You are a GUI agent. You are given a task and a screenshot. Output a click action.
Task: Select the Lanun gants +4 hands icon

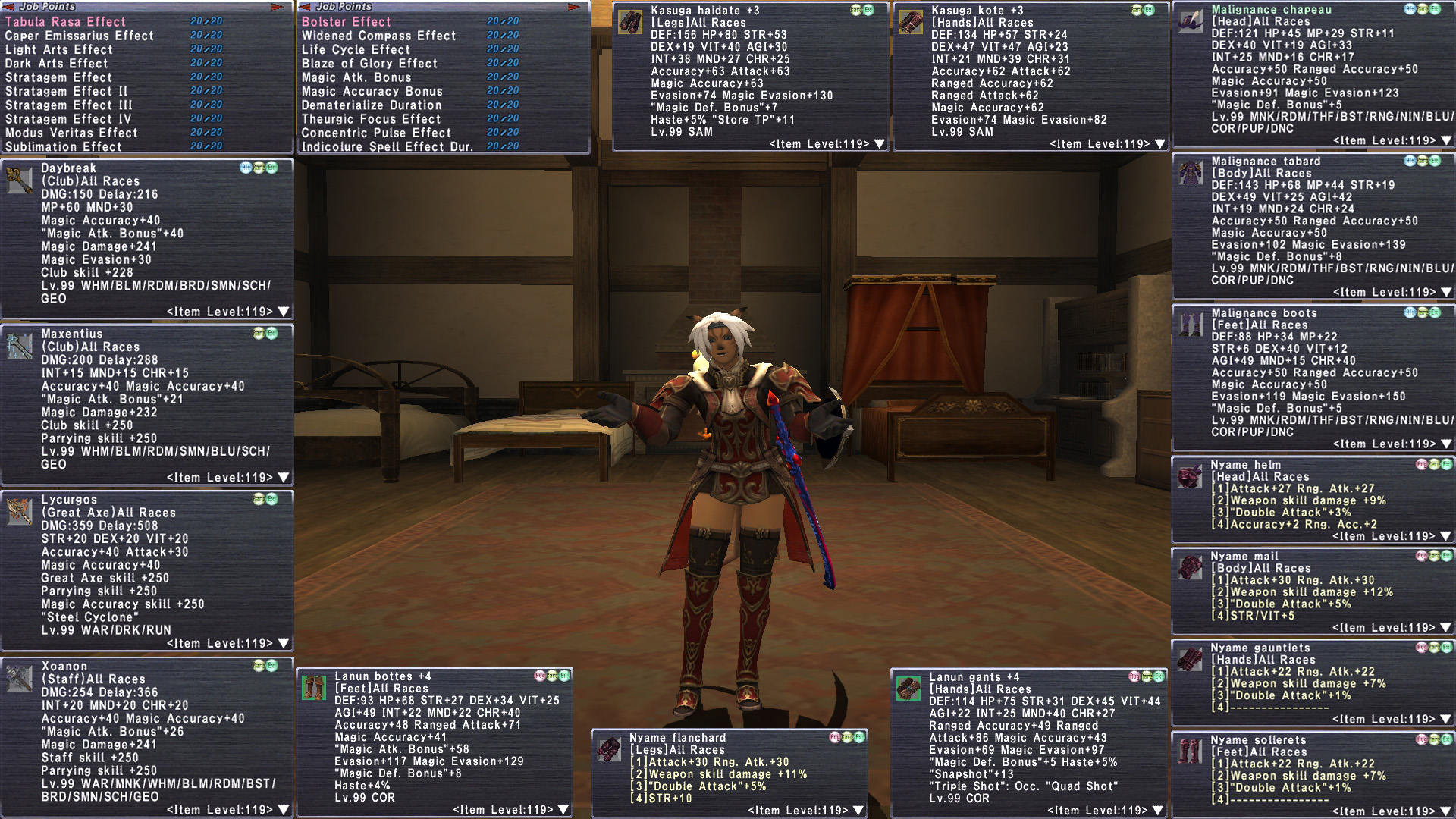908,689
